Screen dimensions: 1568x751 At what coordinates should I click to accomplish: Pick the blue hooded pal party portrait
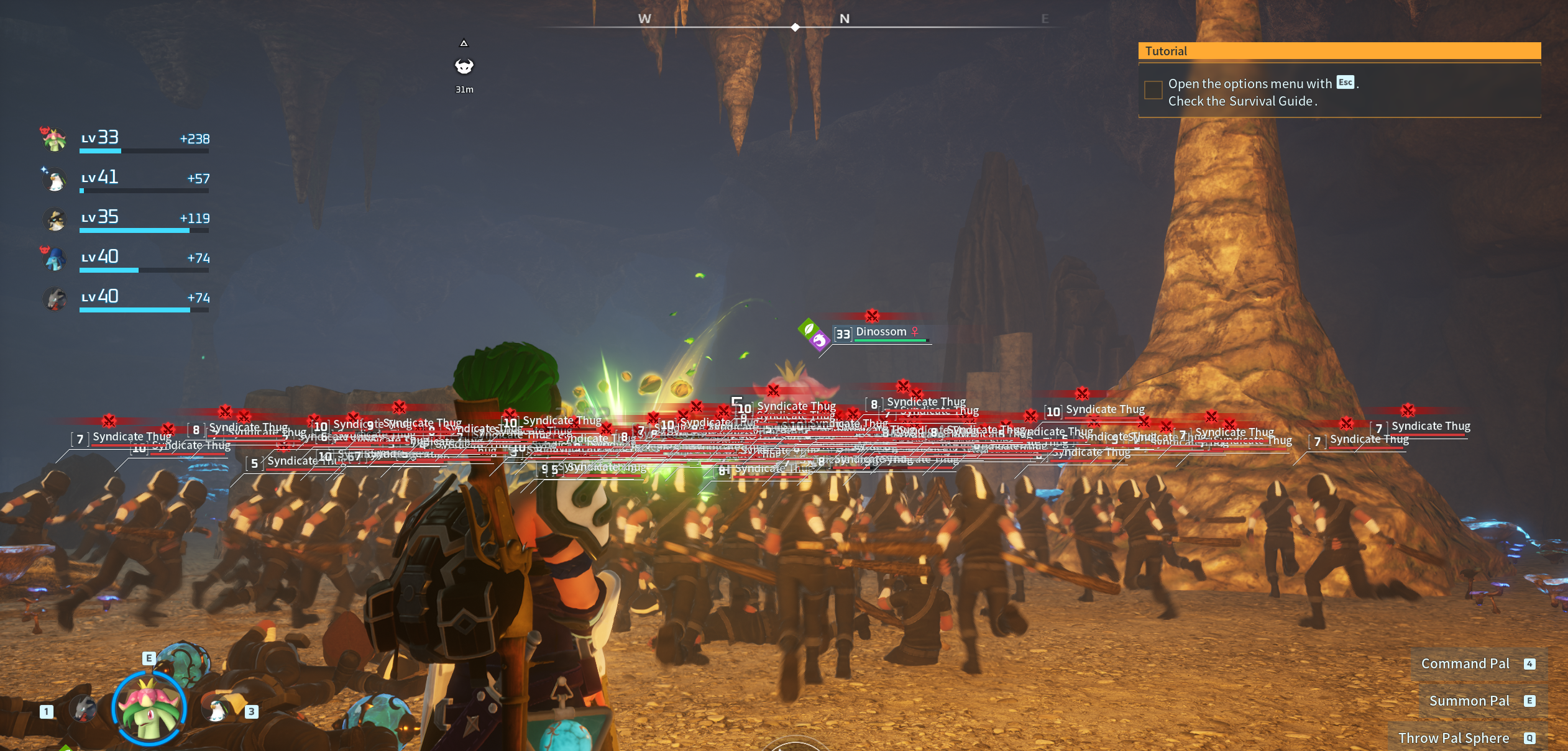pyautogui.click(x=55, y=258)
